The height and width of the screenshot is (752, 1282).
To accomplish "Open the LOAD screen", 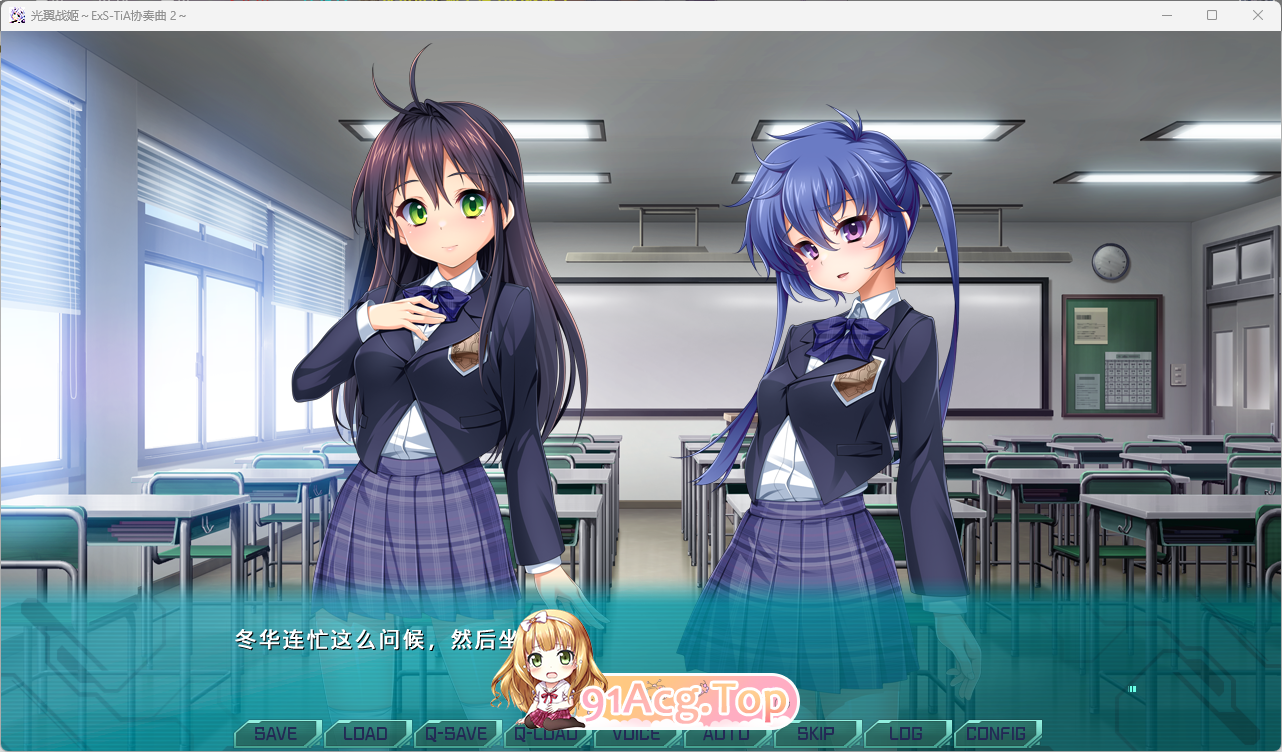I will click(x=367, y=733).
